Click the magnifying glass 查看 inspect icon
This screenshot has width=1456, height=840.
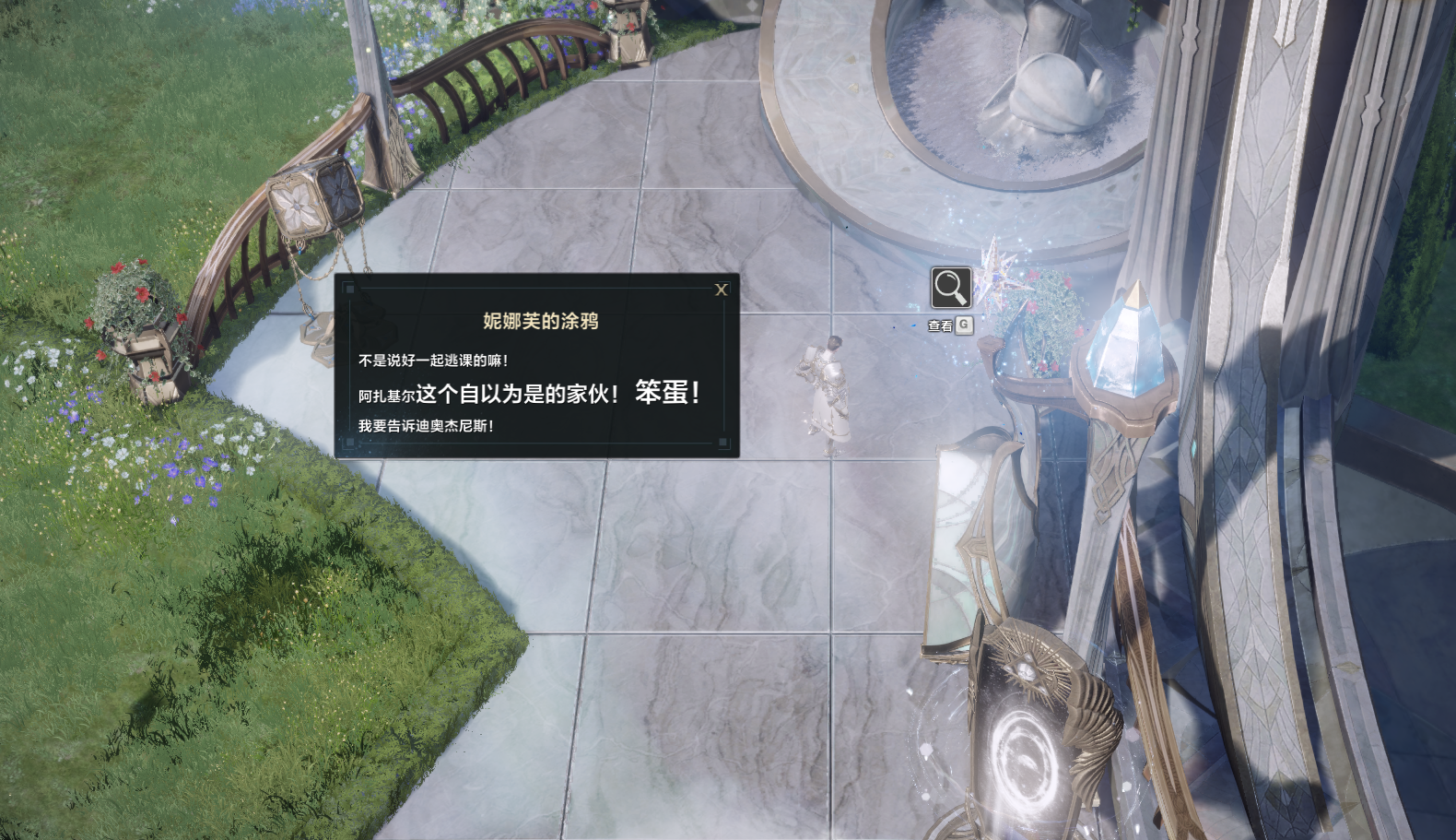pyautogui.click(x=949, y=289)
